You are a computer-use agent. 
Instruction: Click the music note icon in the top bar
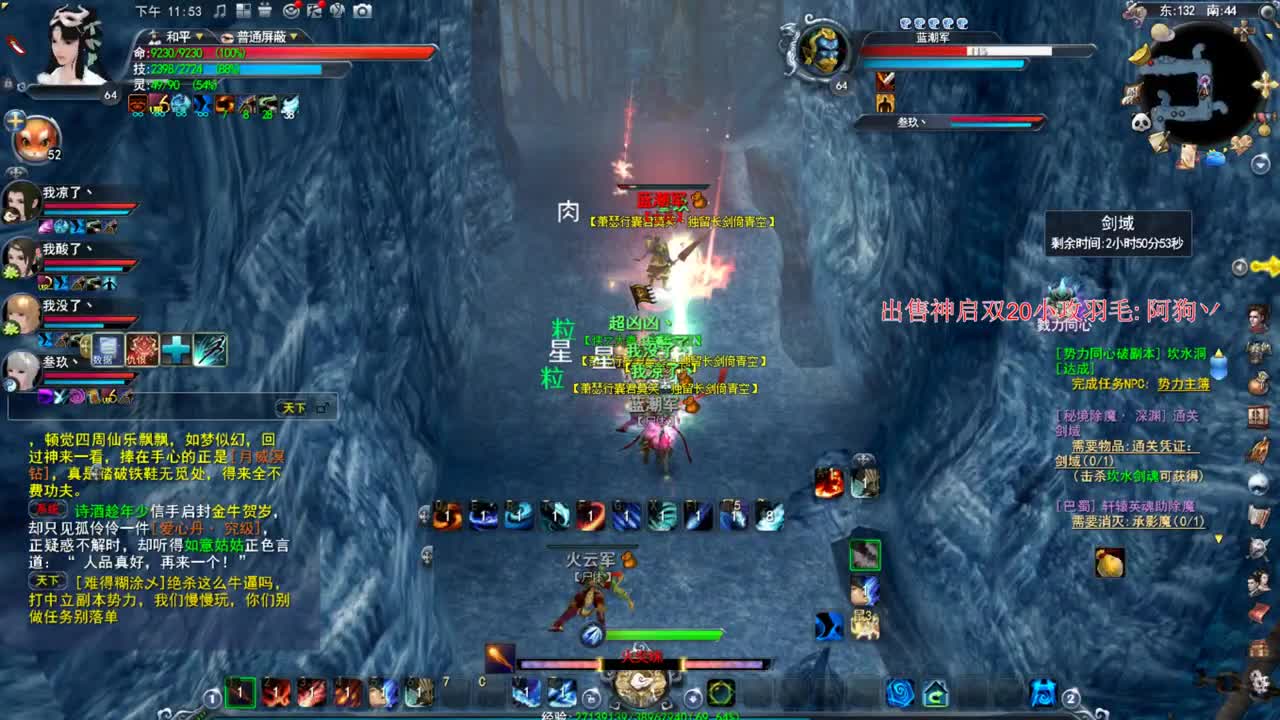(x=219, y=11)
